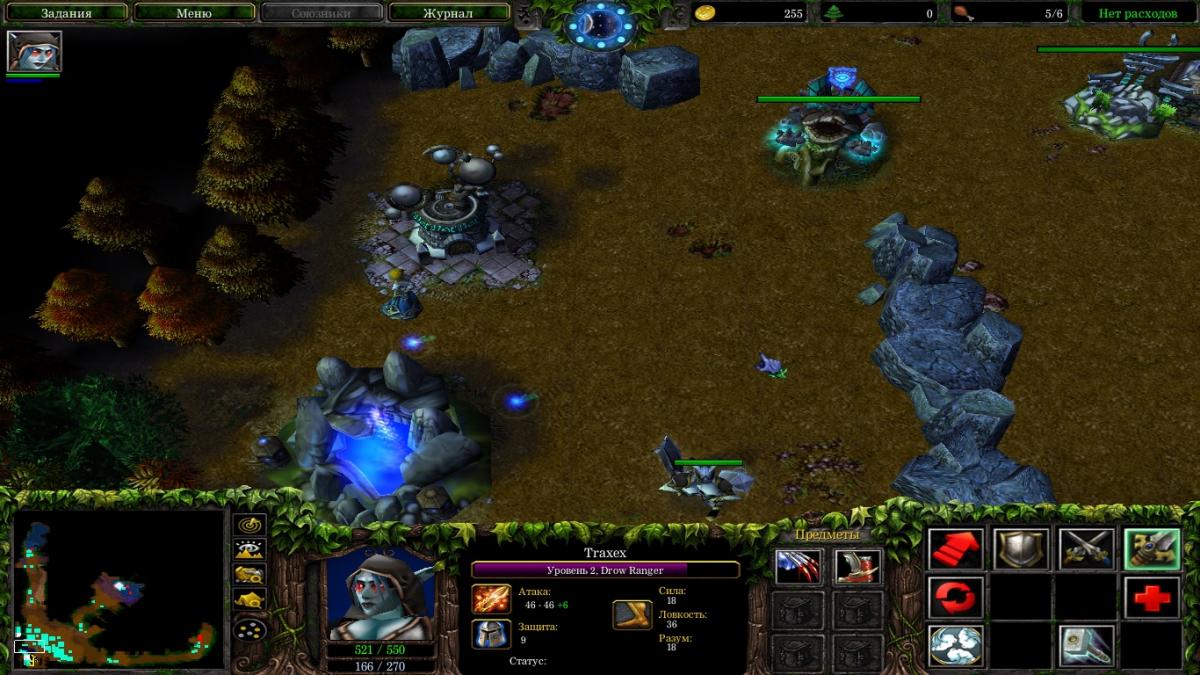Choose the crossed swords Attack command
Viewport: 1200px width, 675px height.
[1086, 549]
